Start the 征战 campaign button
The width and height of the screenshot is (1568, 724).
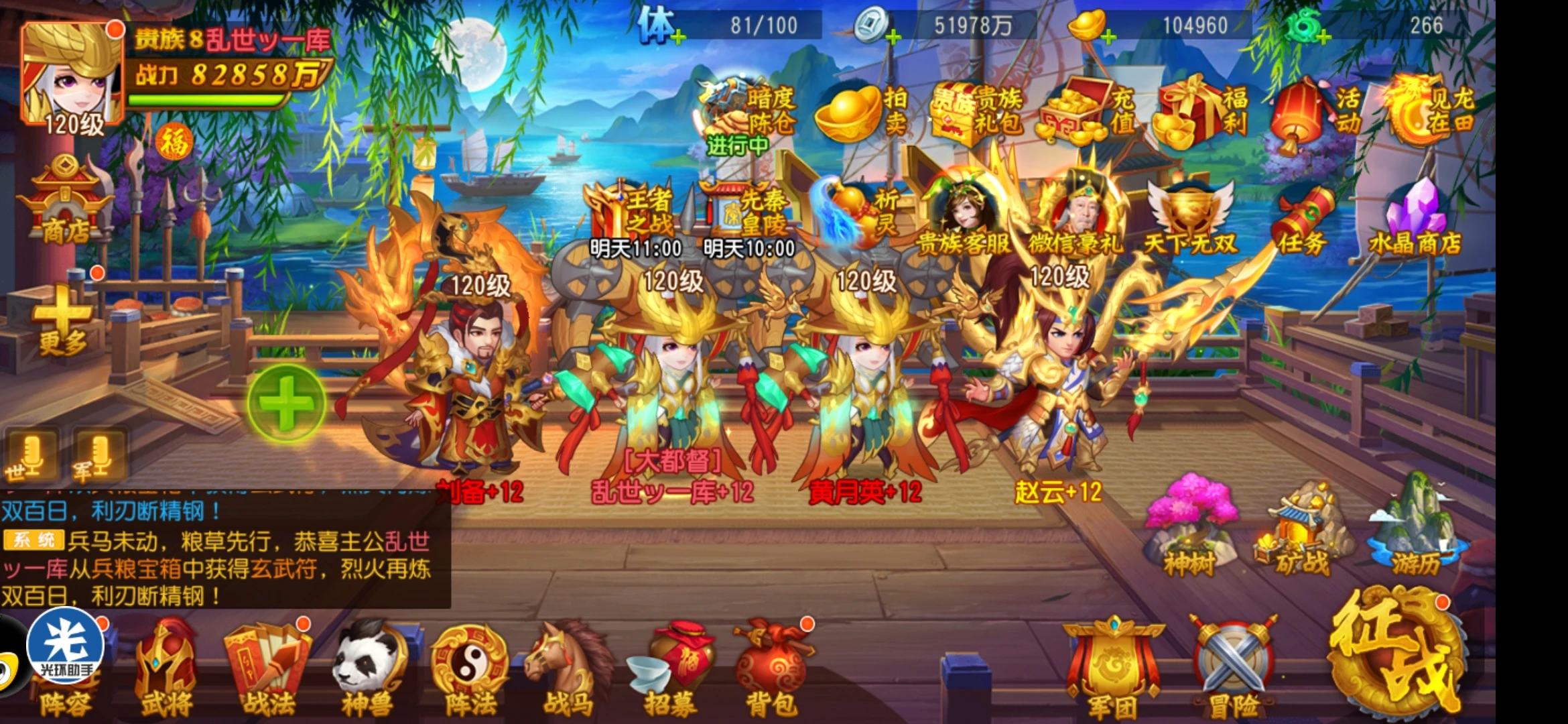[1396, 650]
